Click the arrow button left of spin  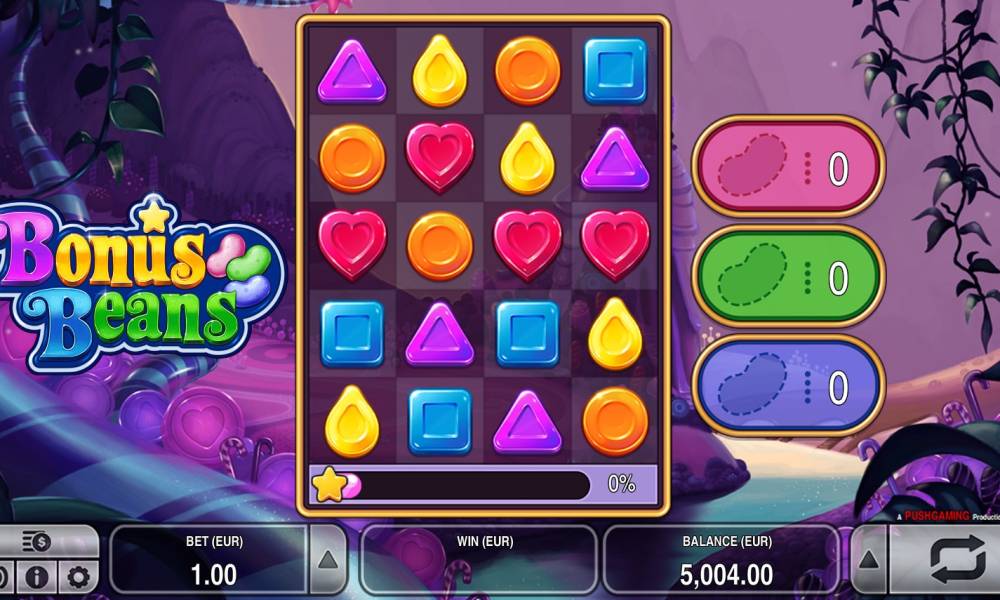(868, 561)
